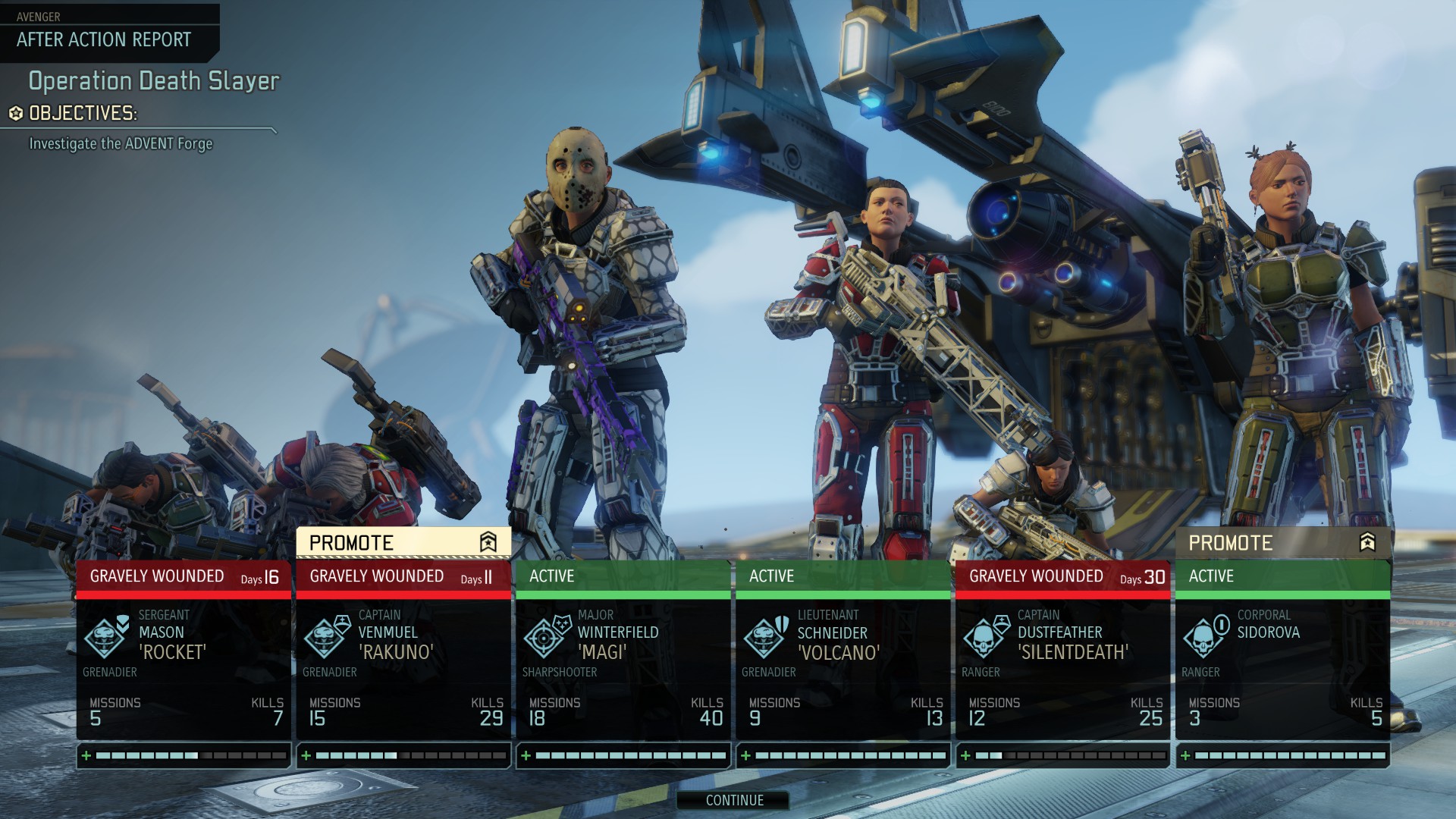Click the green plus beside Mason's XP bar

86,755
